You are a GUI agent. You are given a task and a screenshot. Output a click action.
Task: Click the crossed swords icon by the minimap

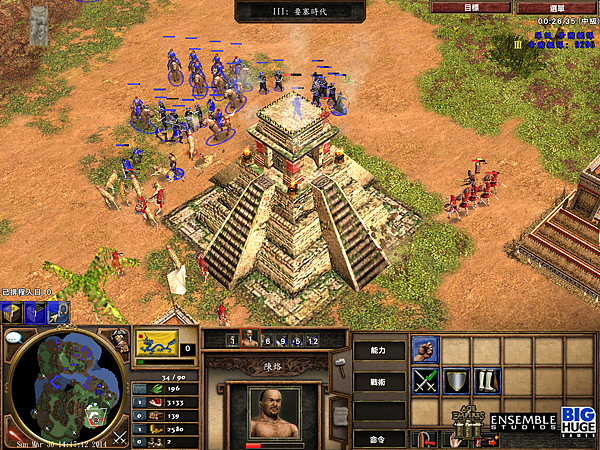[x=120, y=436]
